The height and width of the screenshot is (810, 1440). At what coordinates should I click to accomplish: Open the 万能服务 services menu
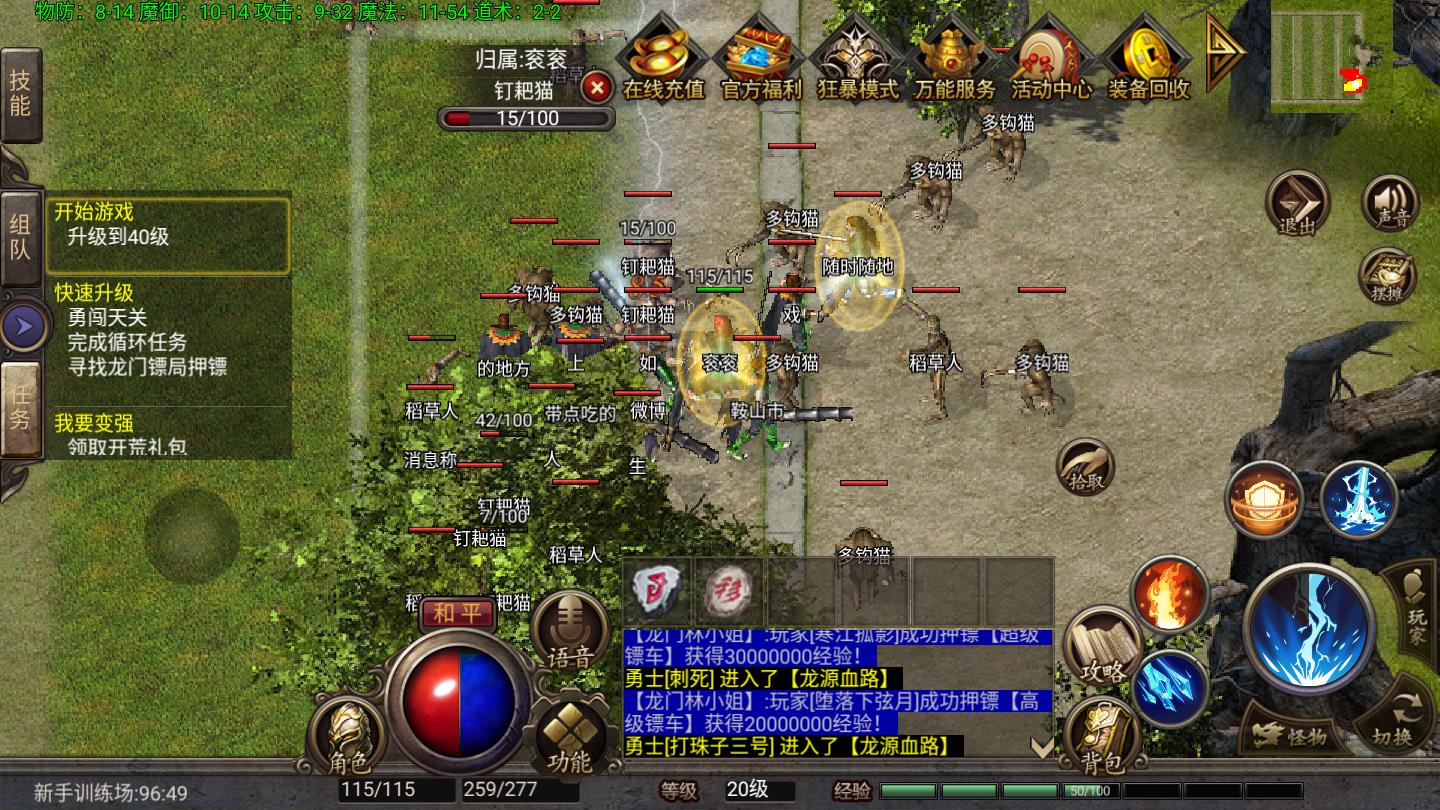[x=953, y=62]
